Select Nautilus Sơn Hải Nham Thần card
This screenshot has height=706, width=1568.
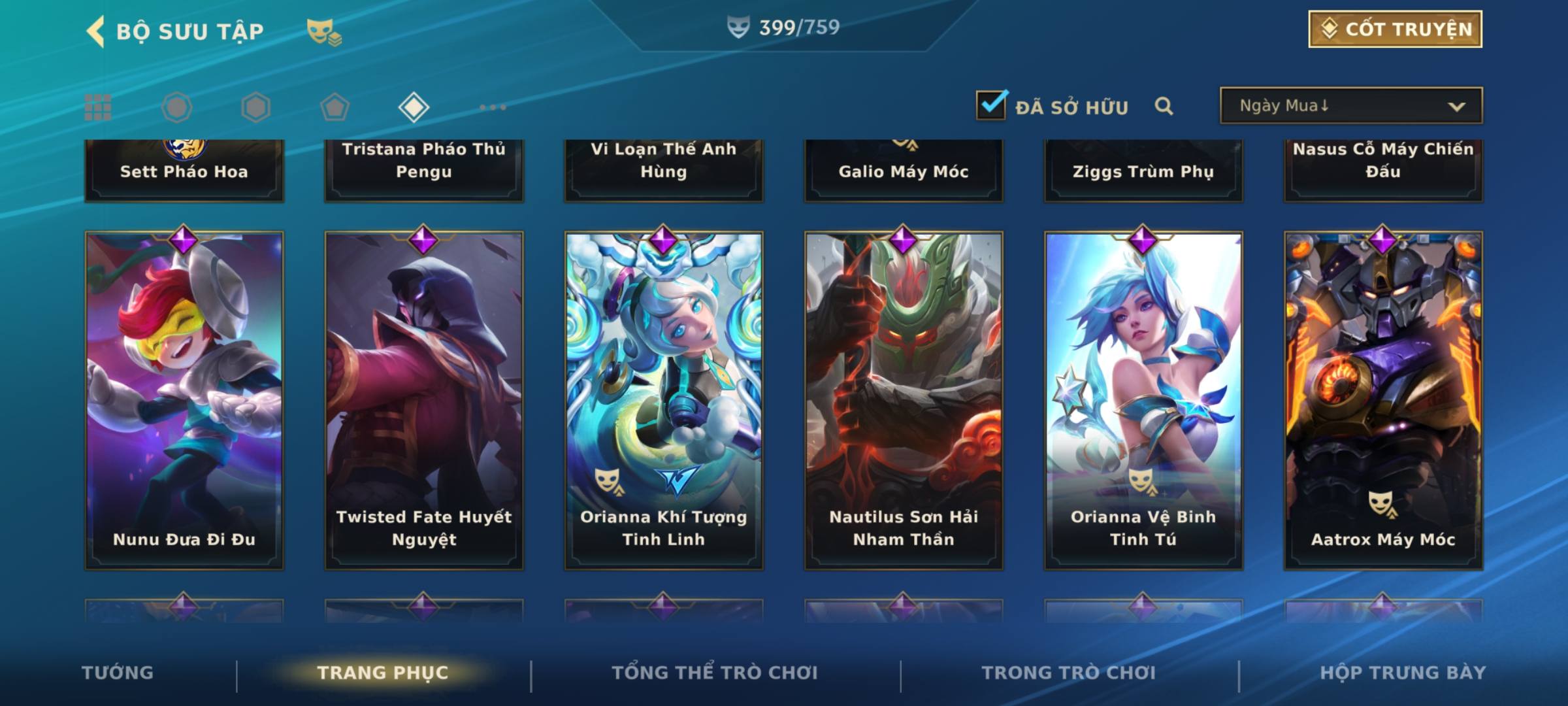pyautogui.click(x=904, y=400)
